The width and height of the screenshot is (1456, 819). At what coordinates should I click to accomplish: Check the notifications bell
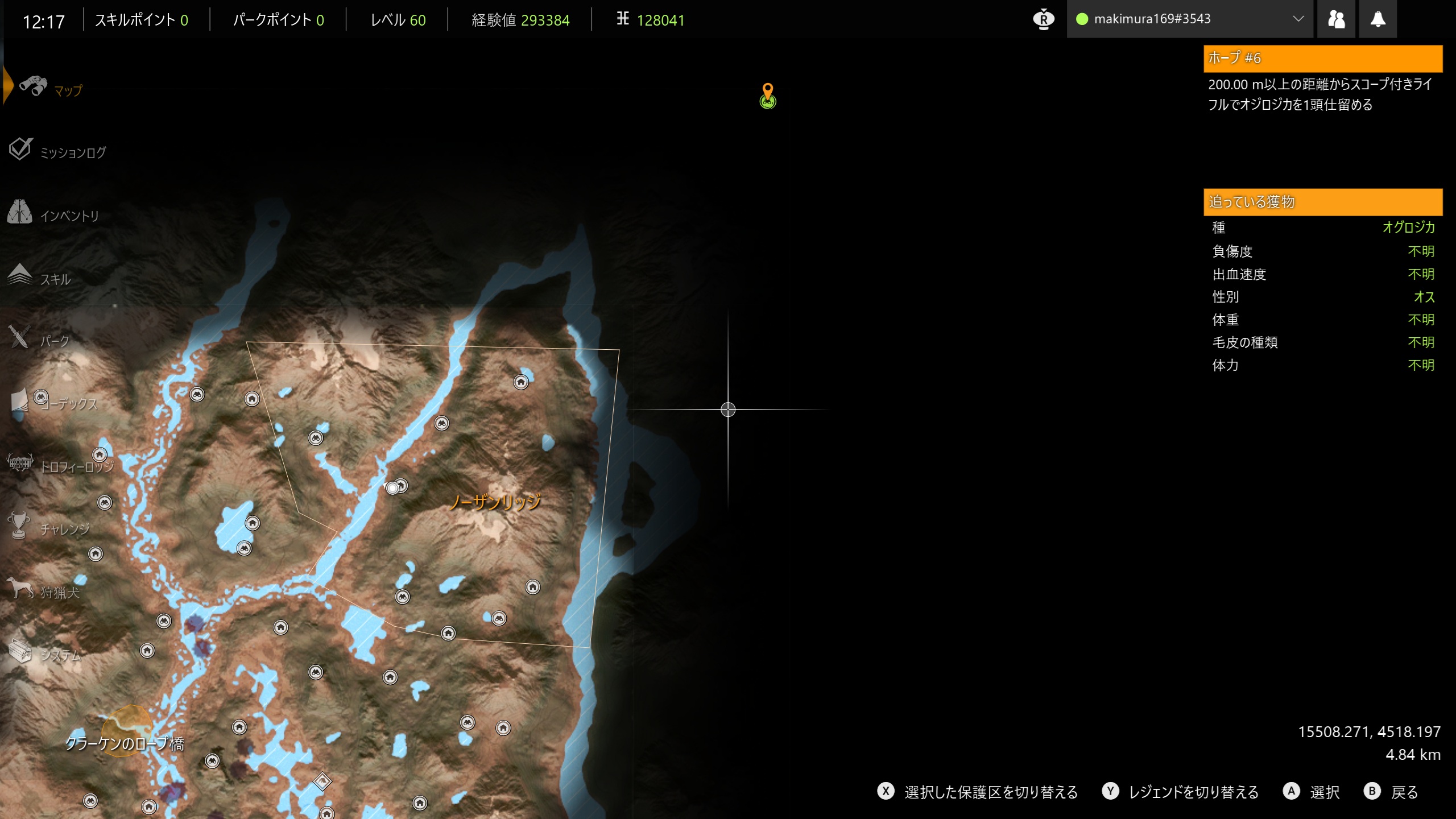coord(1378,19)
